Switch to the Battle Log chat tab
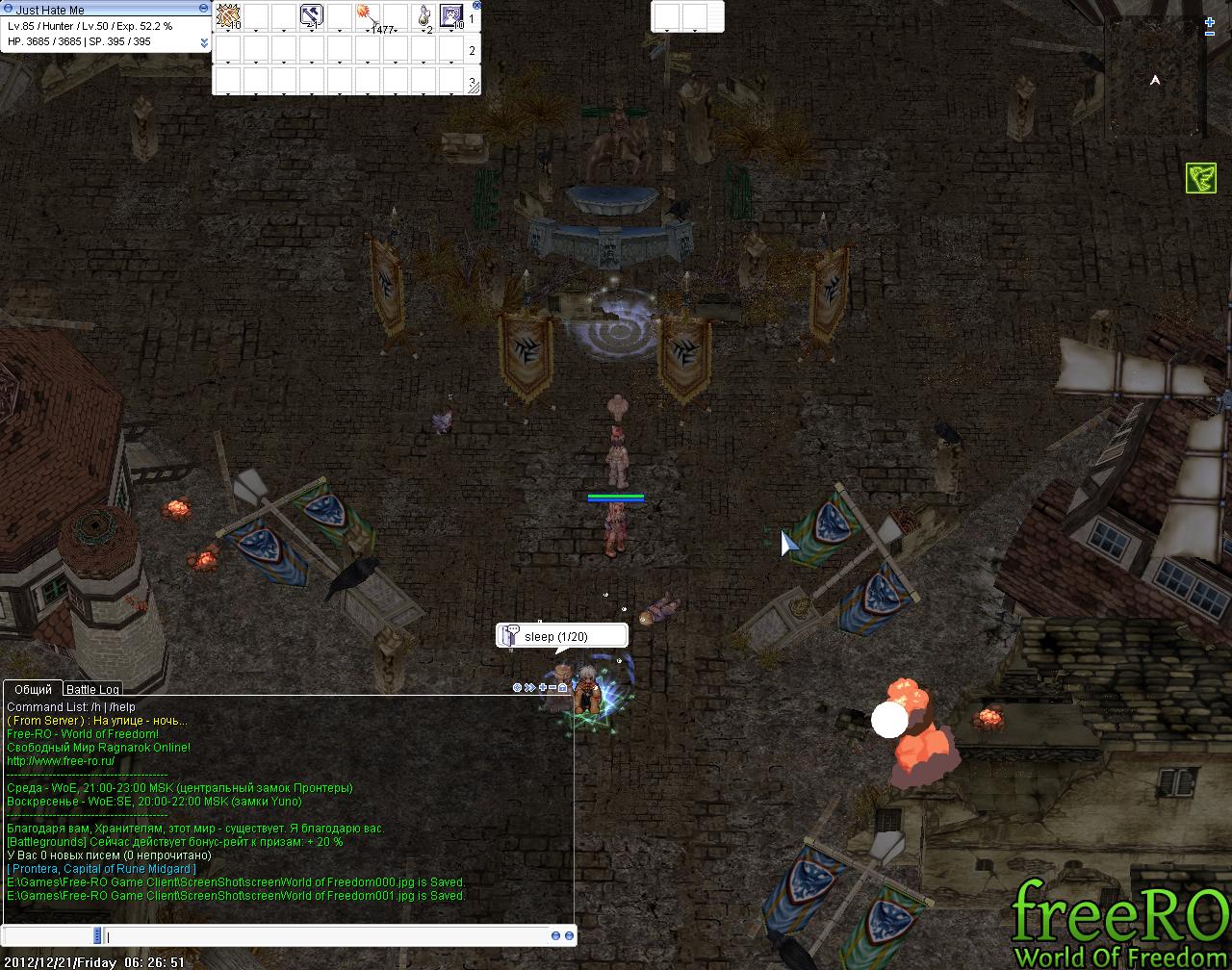1232x970 pixels. point(92,689)
